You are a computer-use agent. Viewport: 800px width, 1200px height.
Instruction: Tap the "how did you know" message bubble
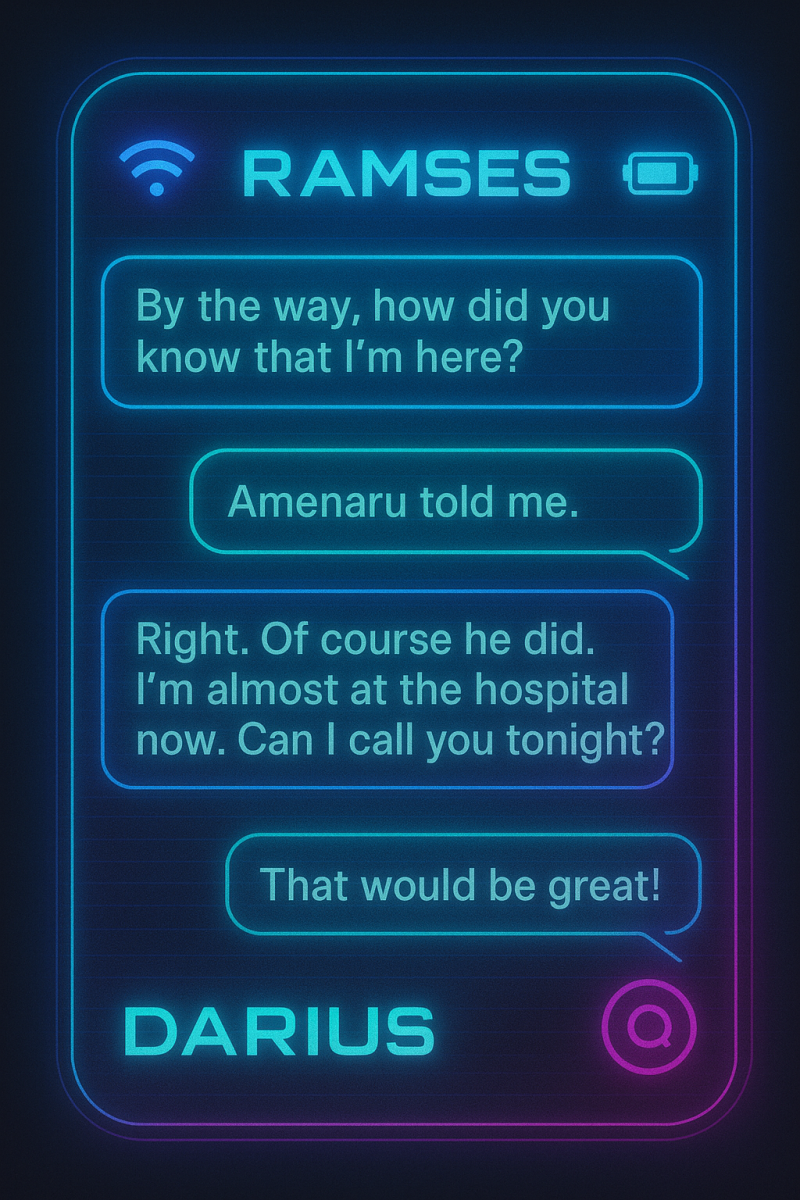tap(402, 332)
